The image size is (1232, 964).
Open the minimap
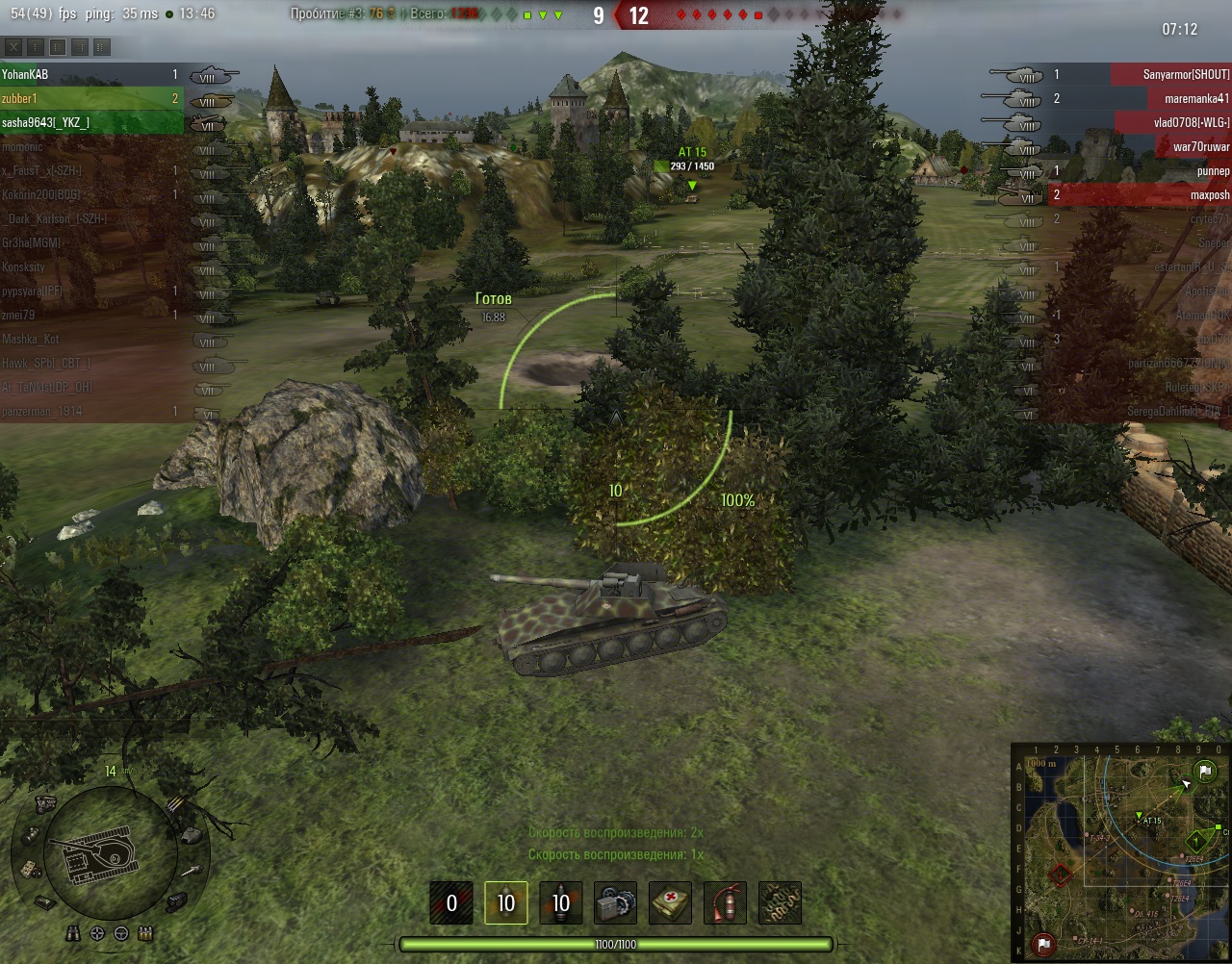click(1120, 852)
